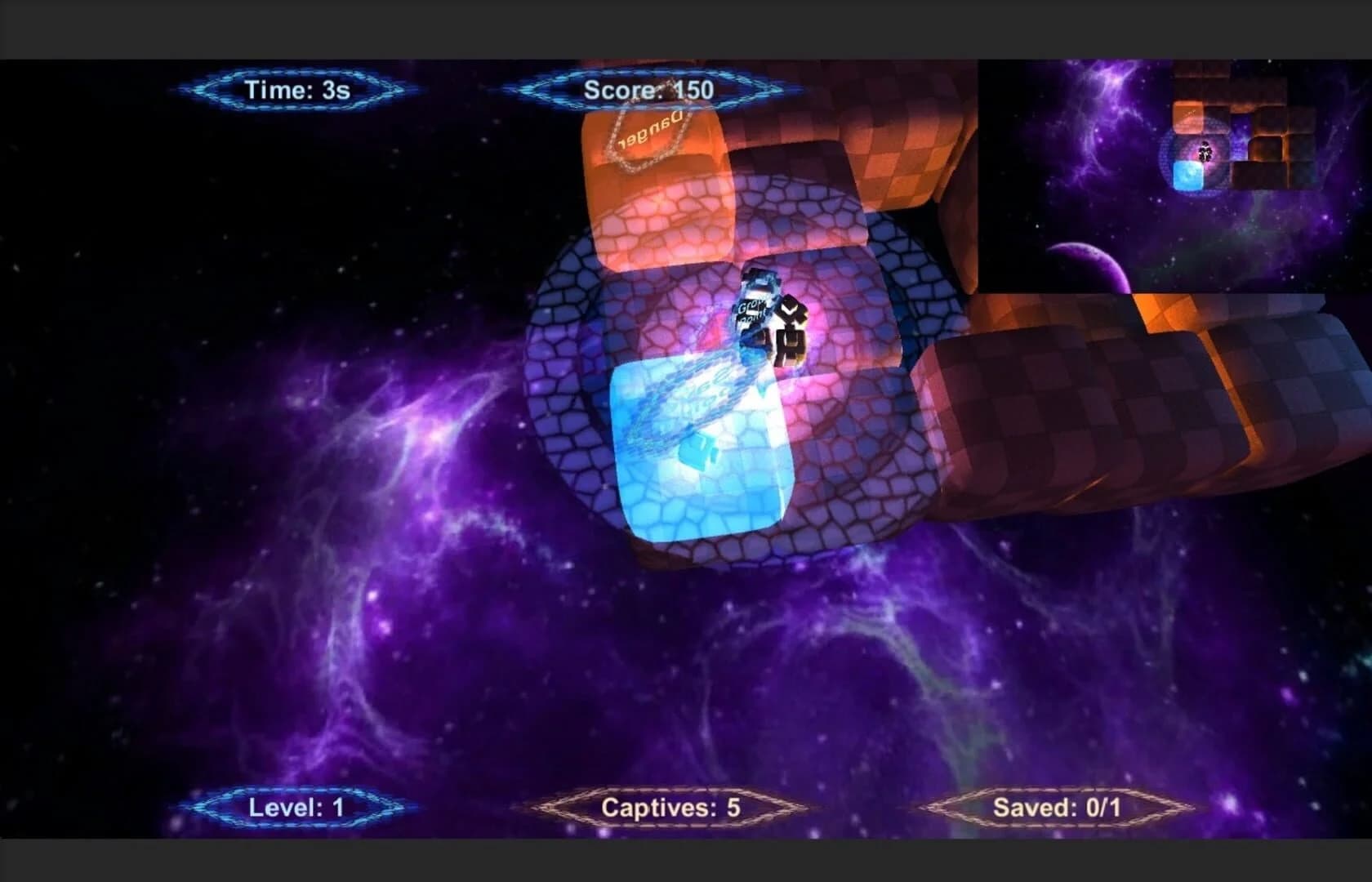Viewport: 1372px width, 882px height.
Task: Click the purple planet in the minimap
Action: (x=1090, y=261)
